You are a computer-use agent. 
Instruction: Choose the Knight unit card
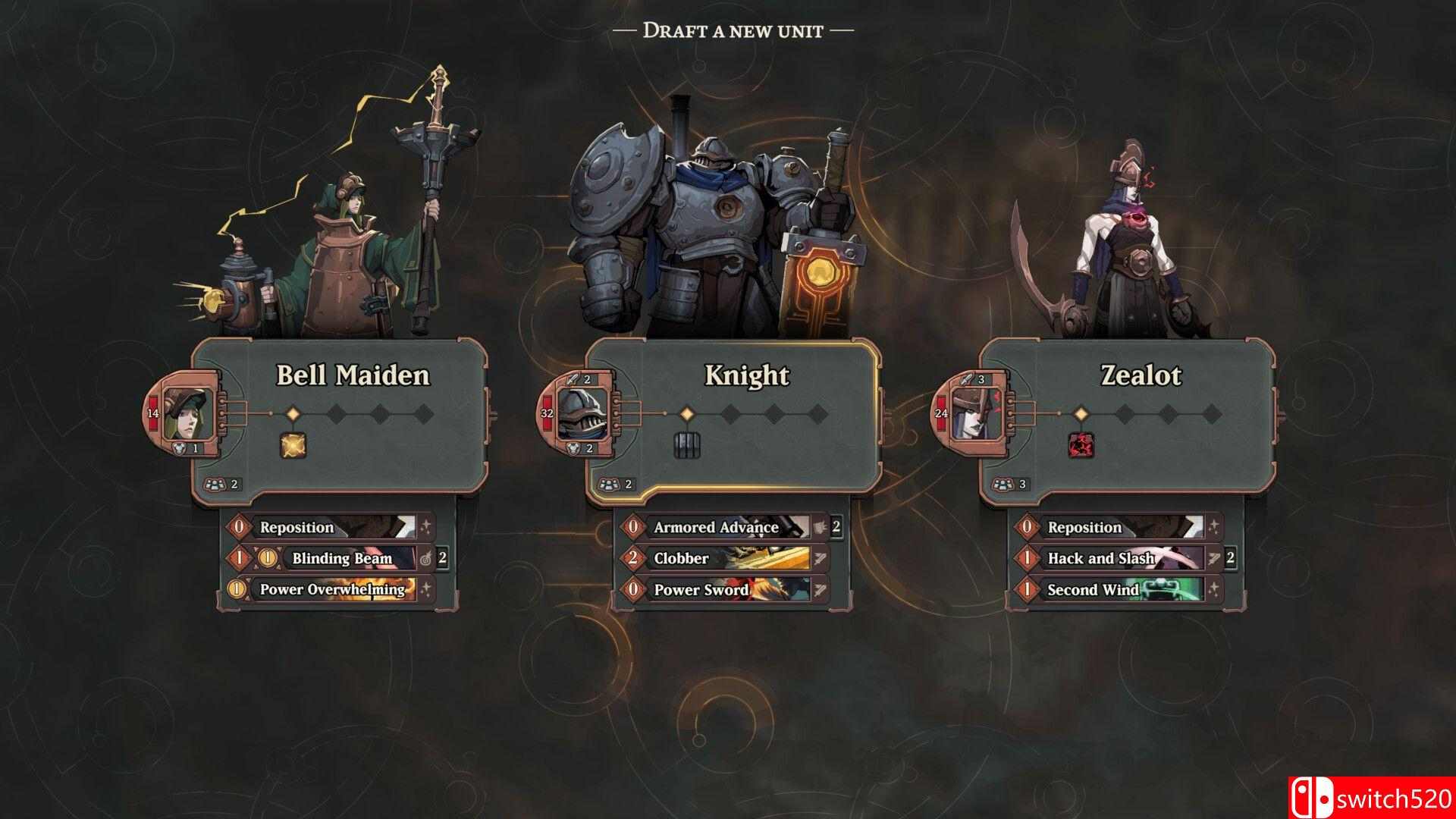tap(747, 375)
